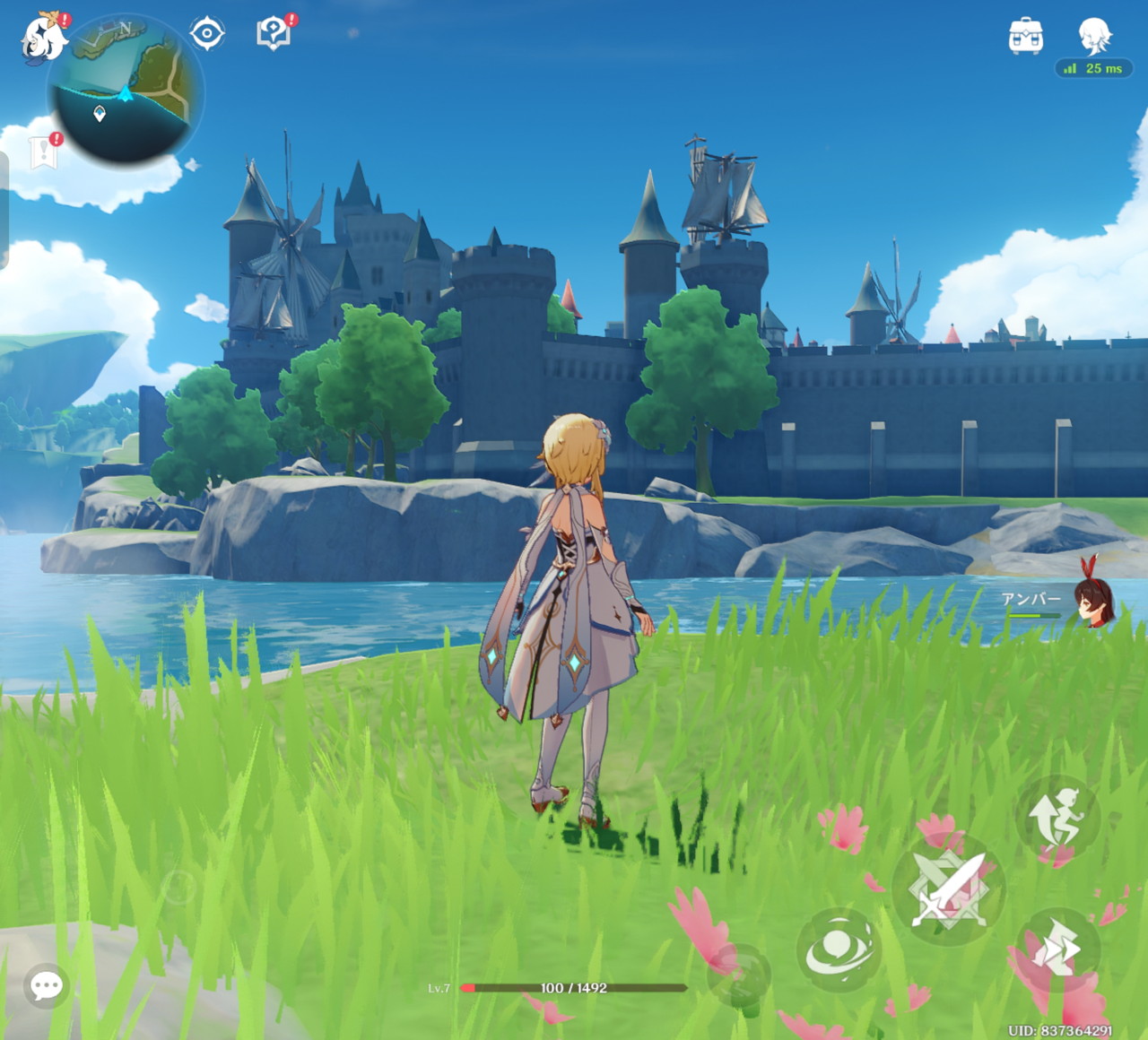The image size is (1148, 1040).
Task: Open the chat speech bubble
Action: (x=46, y=986)
